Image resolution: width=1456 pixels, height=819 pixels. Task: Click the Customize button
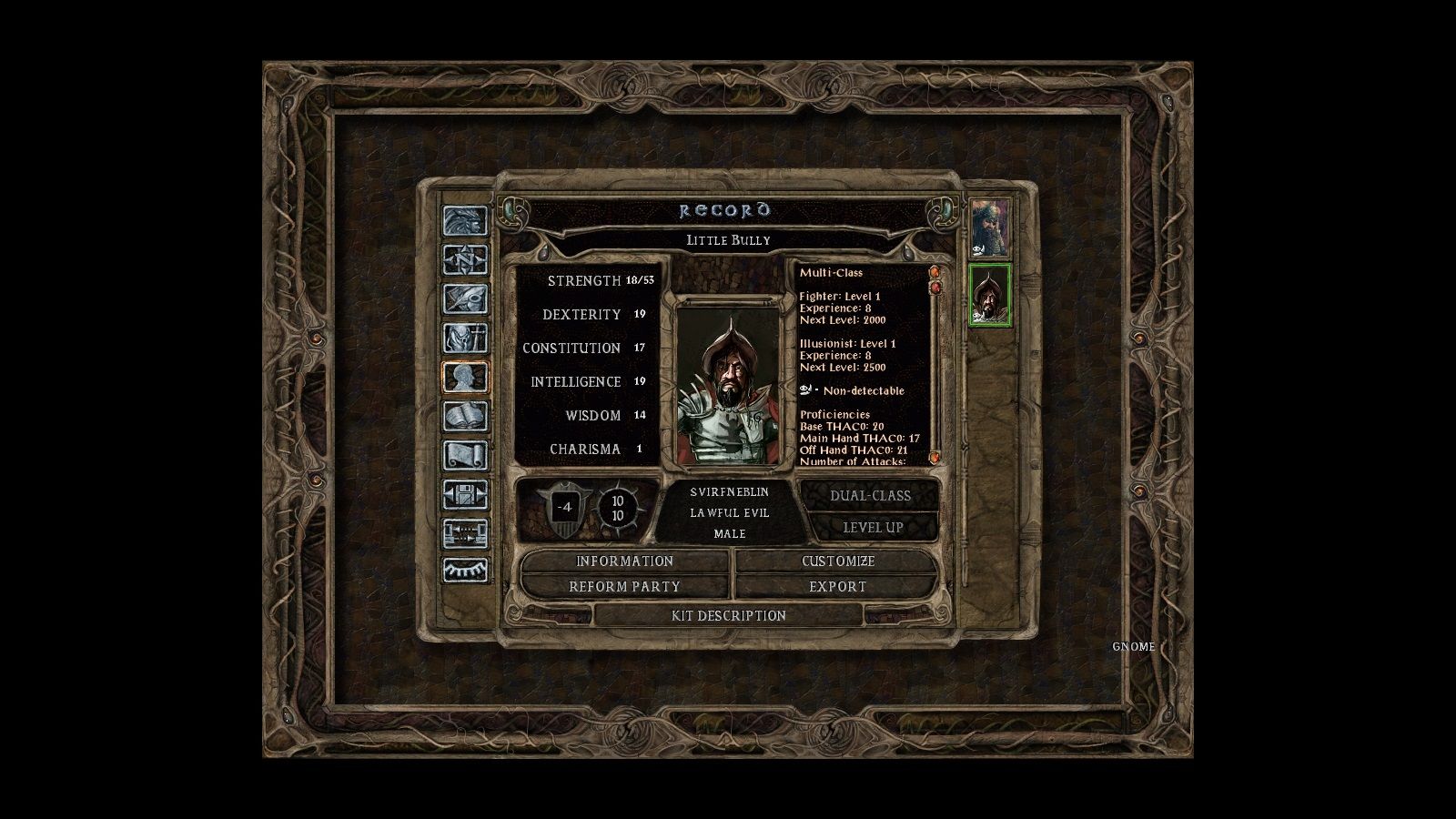point(837,561)
